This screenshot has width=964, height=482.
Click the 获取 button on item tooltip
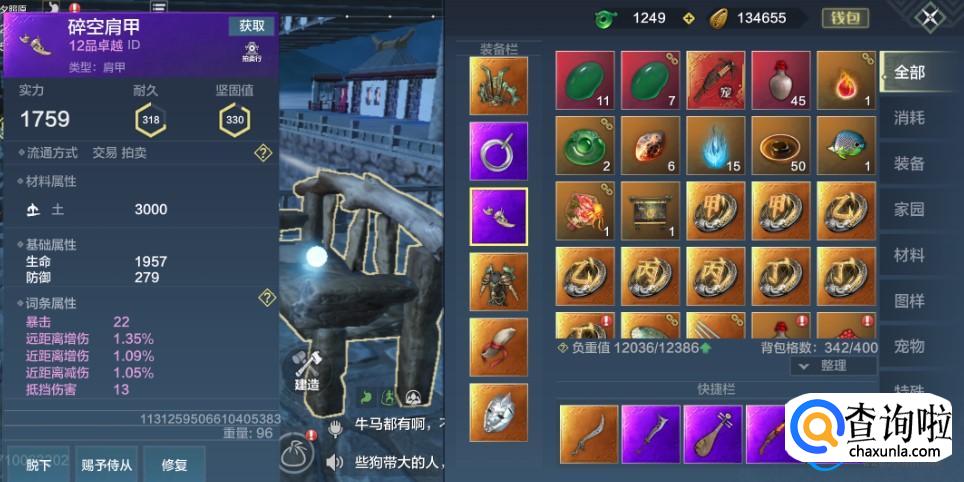click(x=251, y=26)
